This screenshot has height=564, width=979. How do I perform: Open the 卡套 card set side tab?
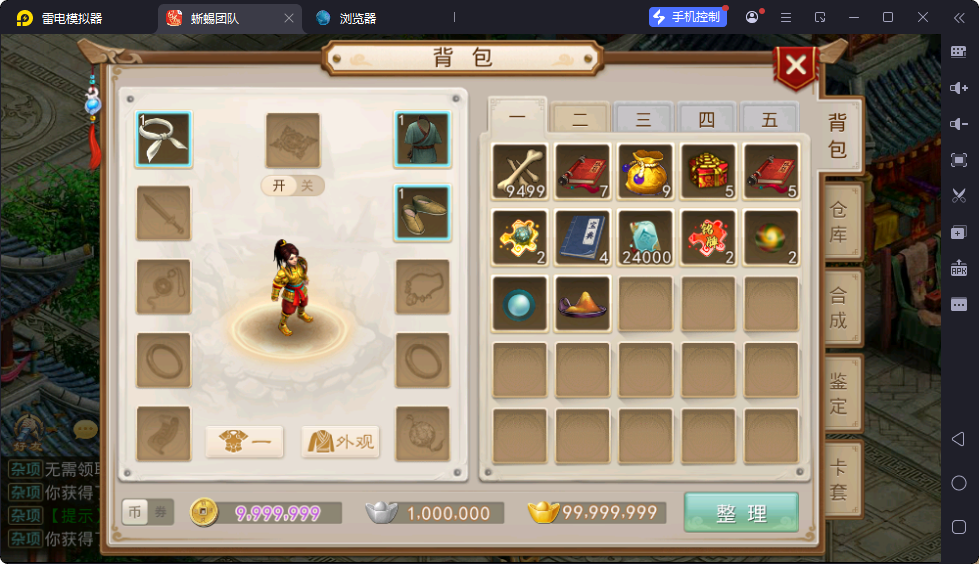pos(838,478)
